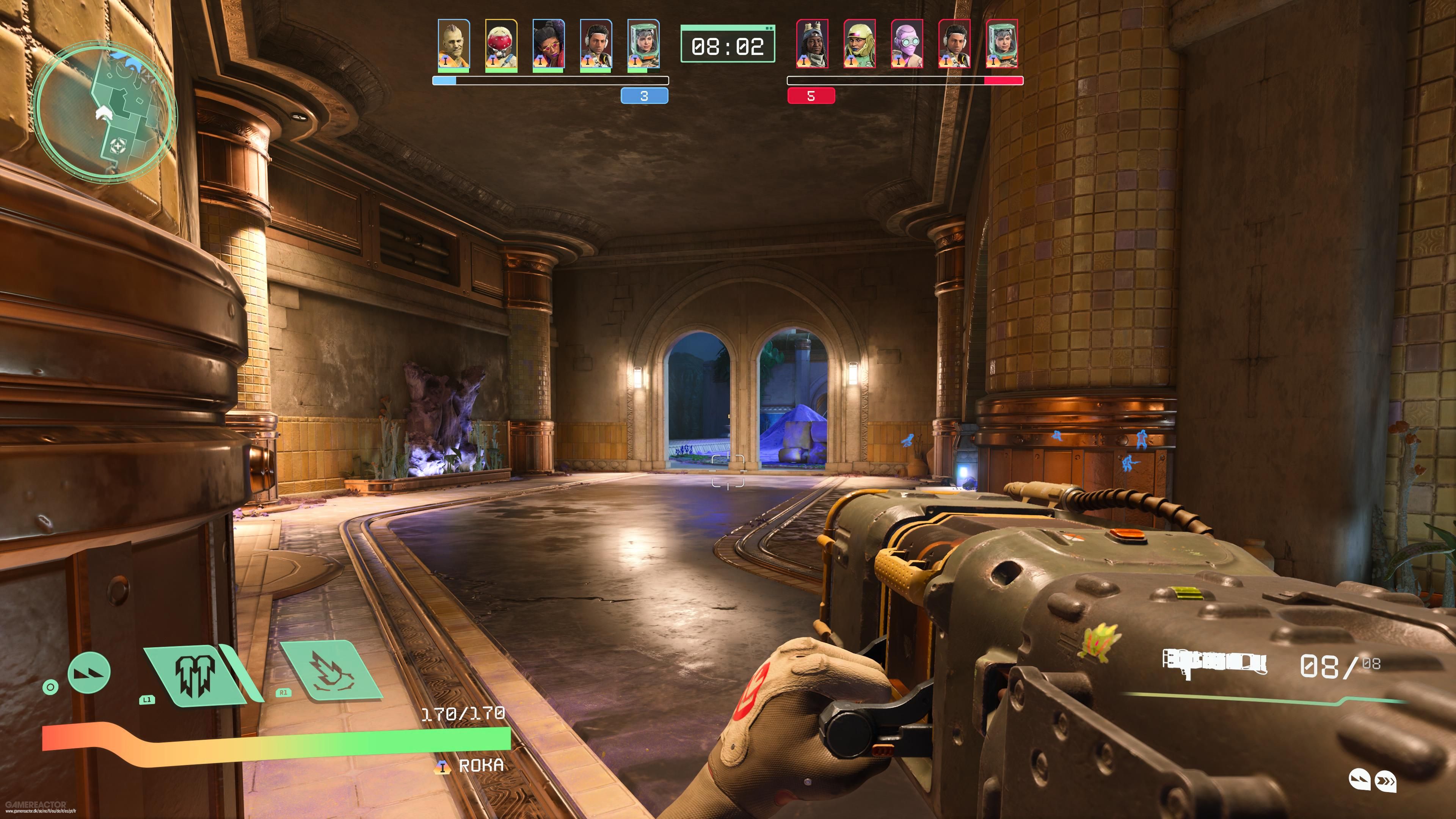Select the red mushroom-cap character portrait
This screenshot has width=1456, height=819.
coord(501,45)
